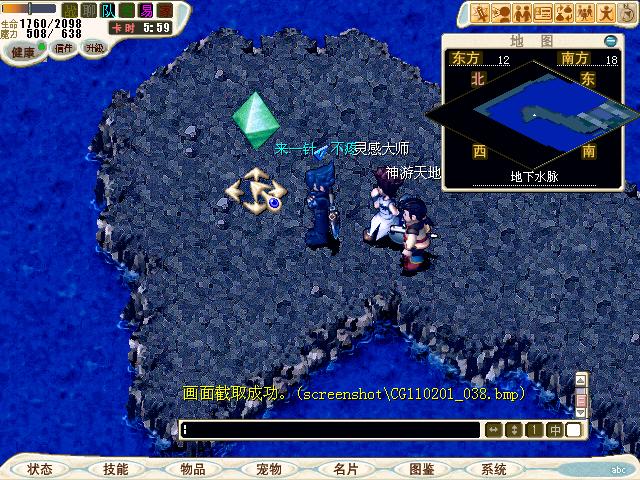Focus the chat text input field
Viewport: 640px width, 480px height.
tap(330, 430)
